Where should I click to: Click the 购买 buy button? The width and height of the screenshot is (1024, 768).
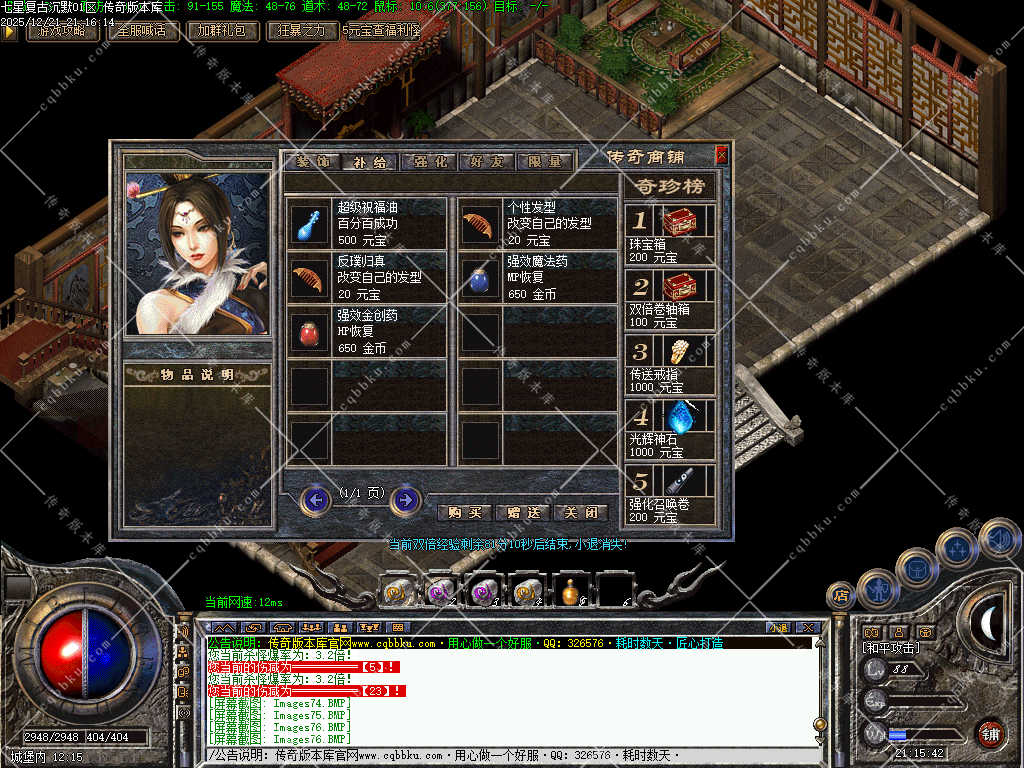pos(465,512)
